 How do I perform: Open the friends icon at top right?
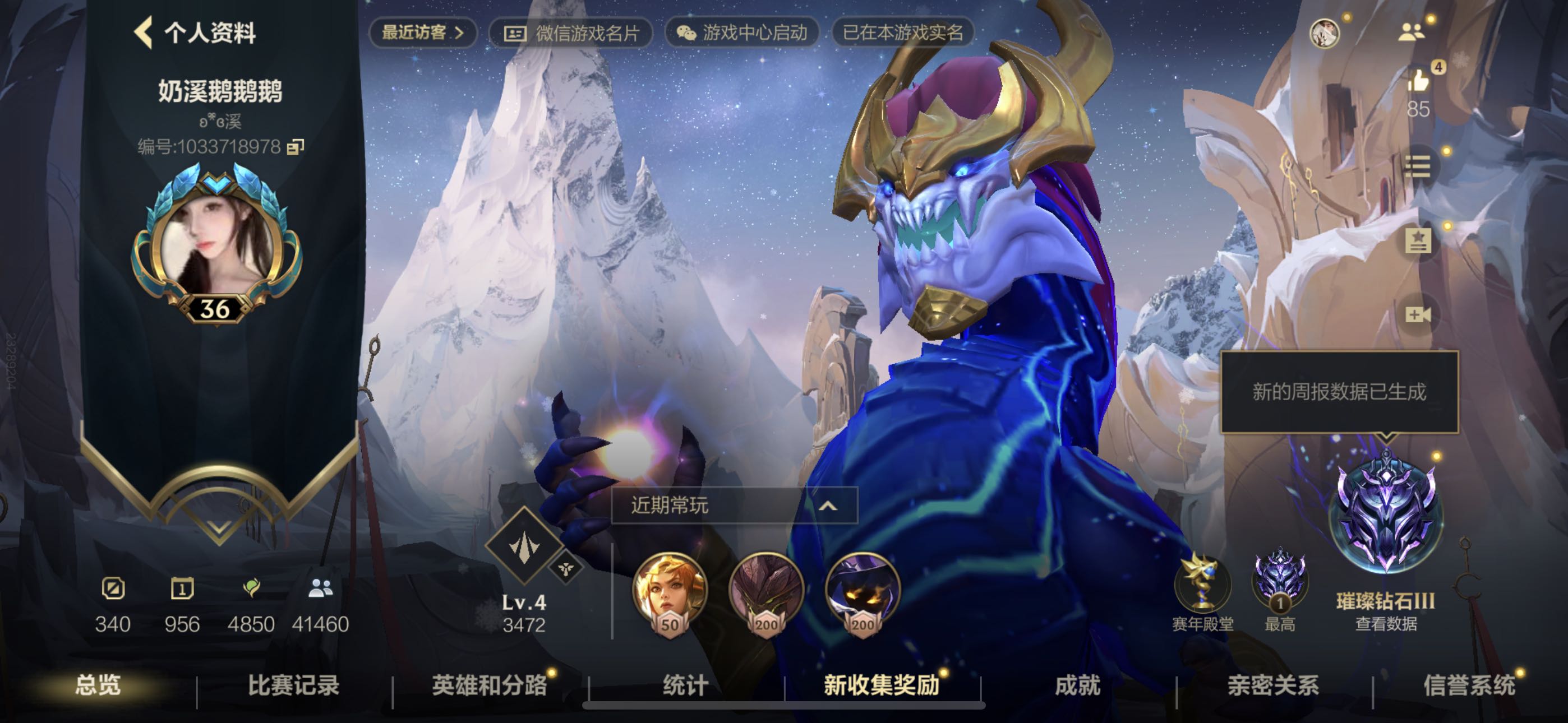tap(1411, 31)
